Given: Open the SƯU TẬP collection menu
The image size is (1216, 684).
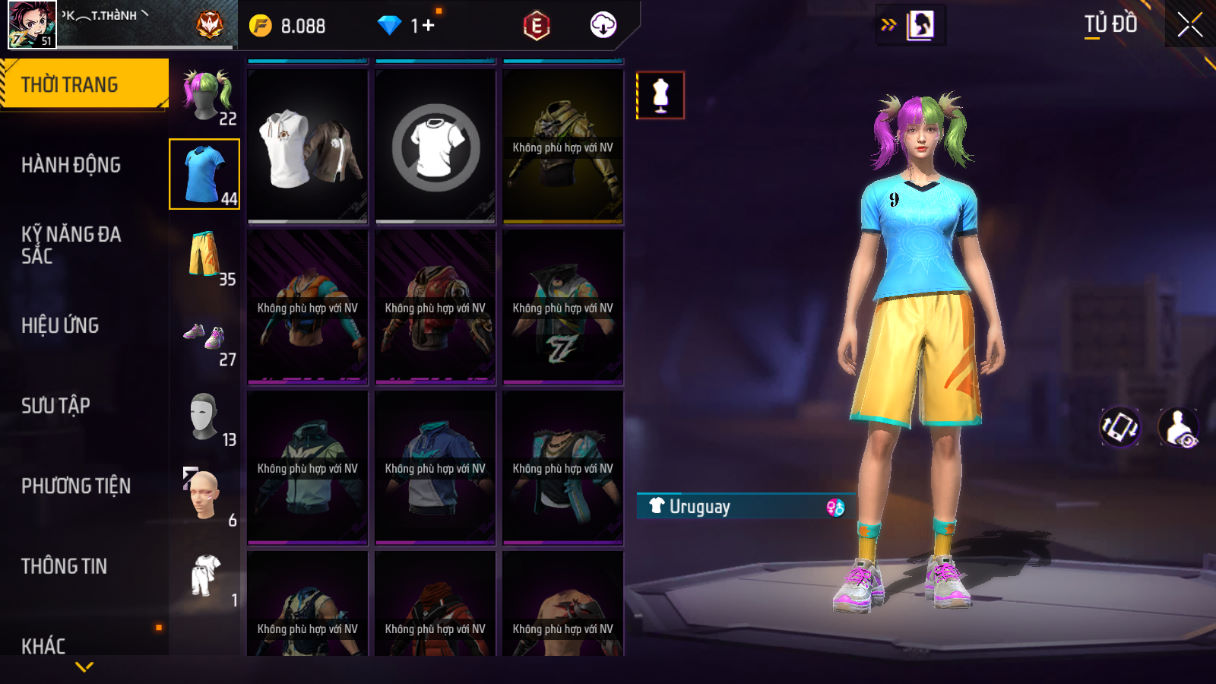Looking at the screenshot, I should [x=56, y=405].
